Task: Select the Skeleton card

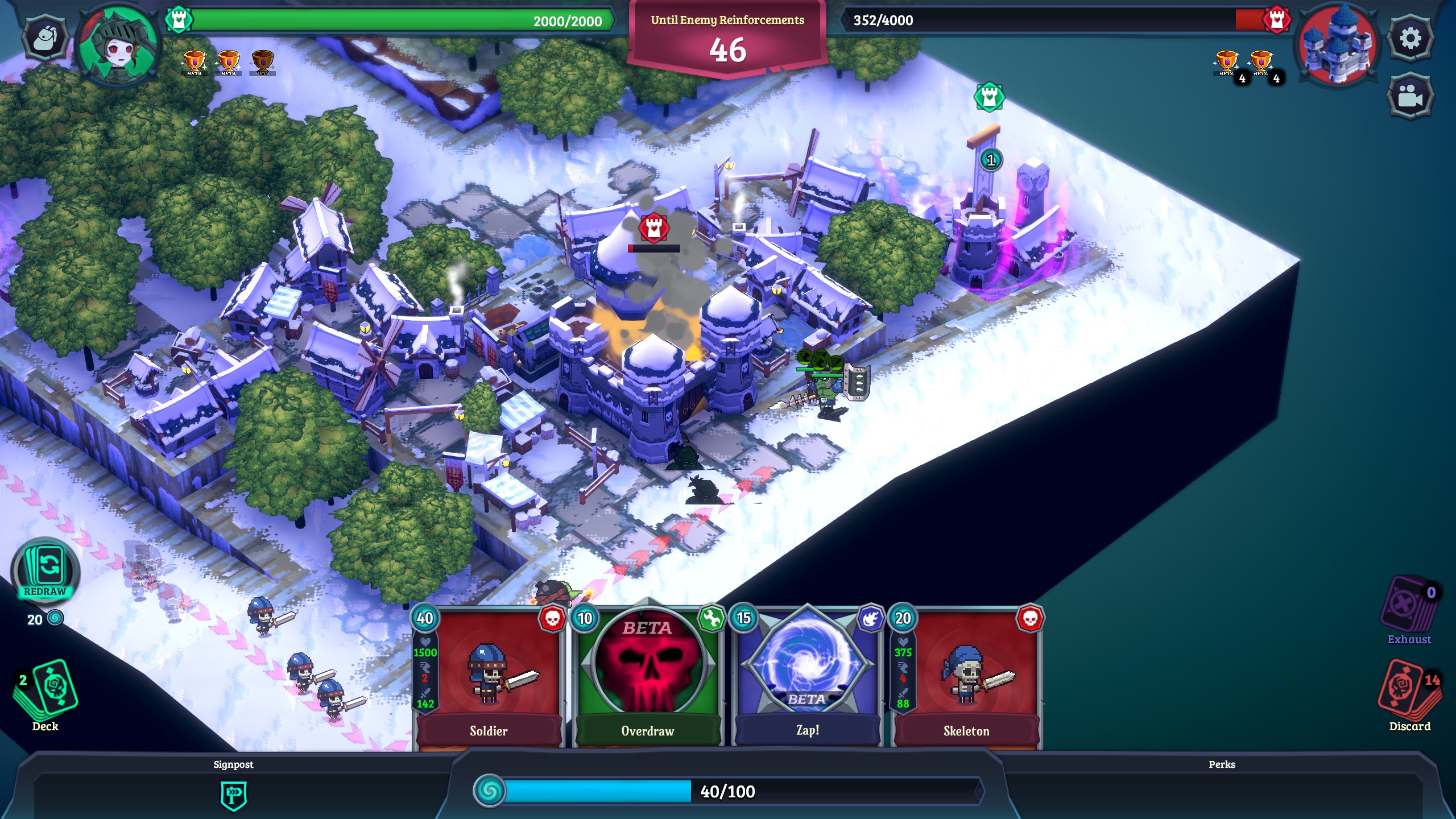Action: pyautogui.click(x=967, y=677)
